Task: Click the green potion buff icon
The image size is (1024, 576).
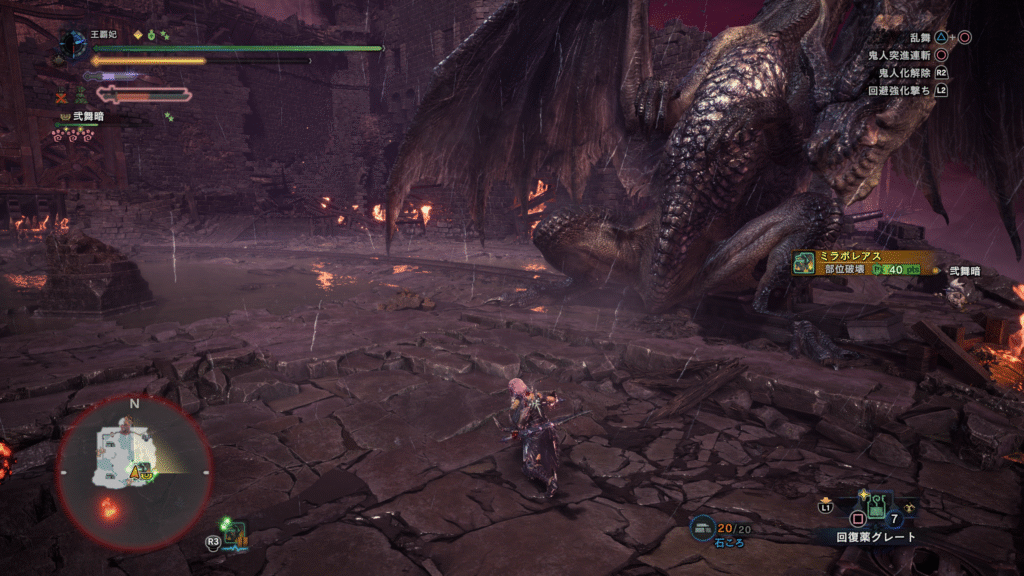Action: [151, 35]
